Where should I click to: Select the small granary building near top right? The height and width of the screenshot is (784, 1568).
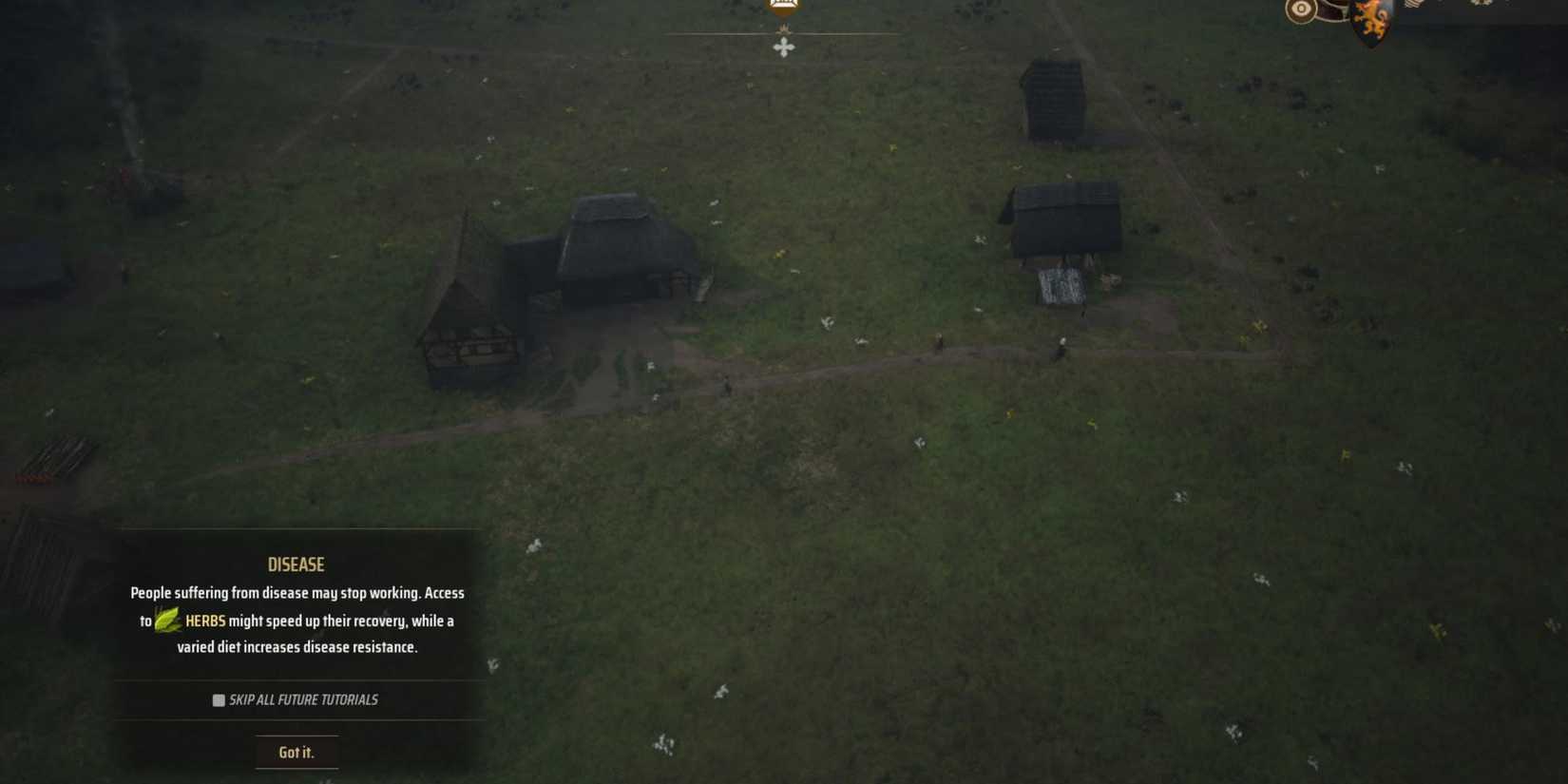pyautogui.click(x=1053, y=95)
